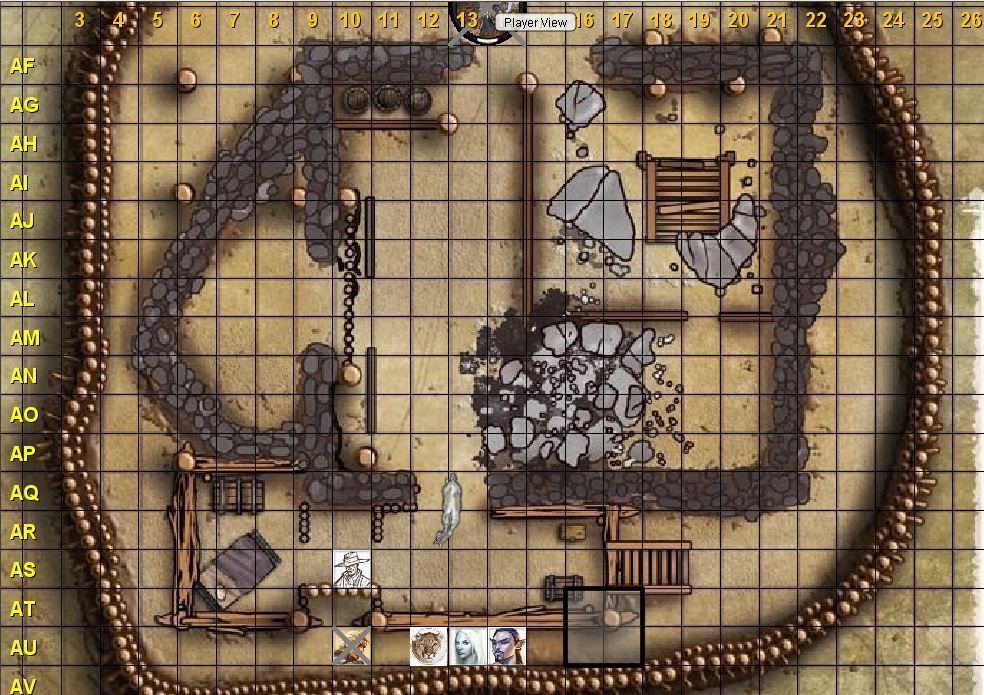Select the white-haired pale elf token
Image resolution: width=984 pixels, height=695 pixels.
pos(467,647)
